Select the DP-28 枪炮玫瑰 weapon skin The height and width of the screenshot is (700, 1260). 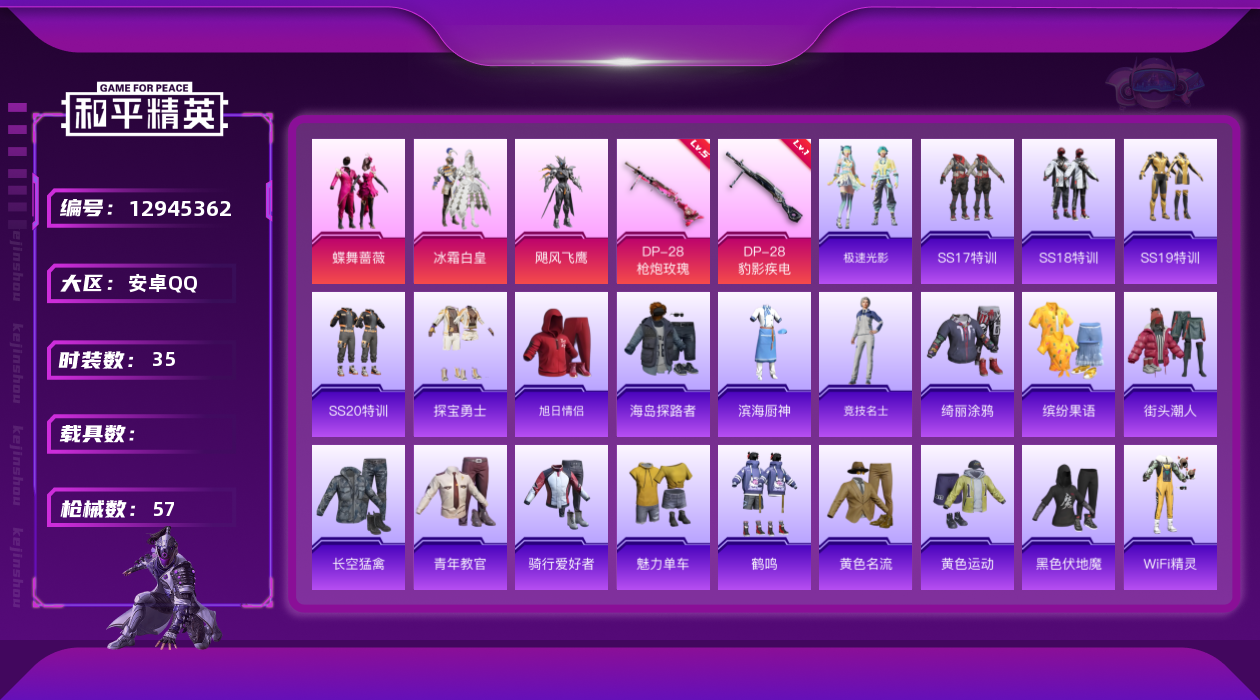[663, 211]
